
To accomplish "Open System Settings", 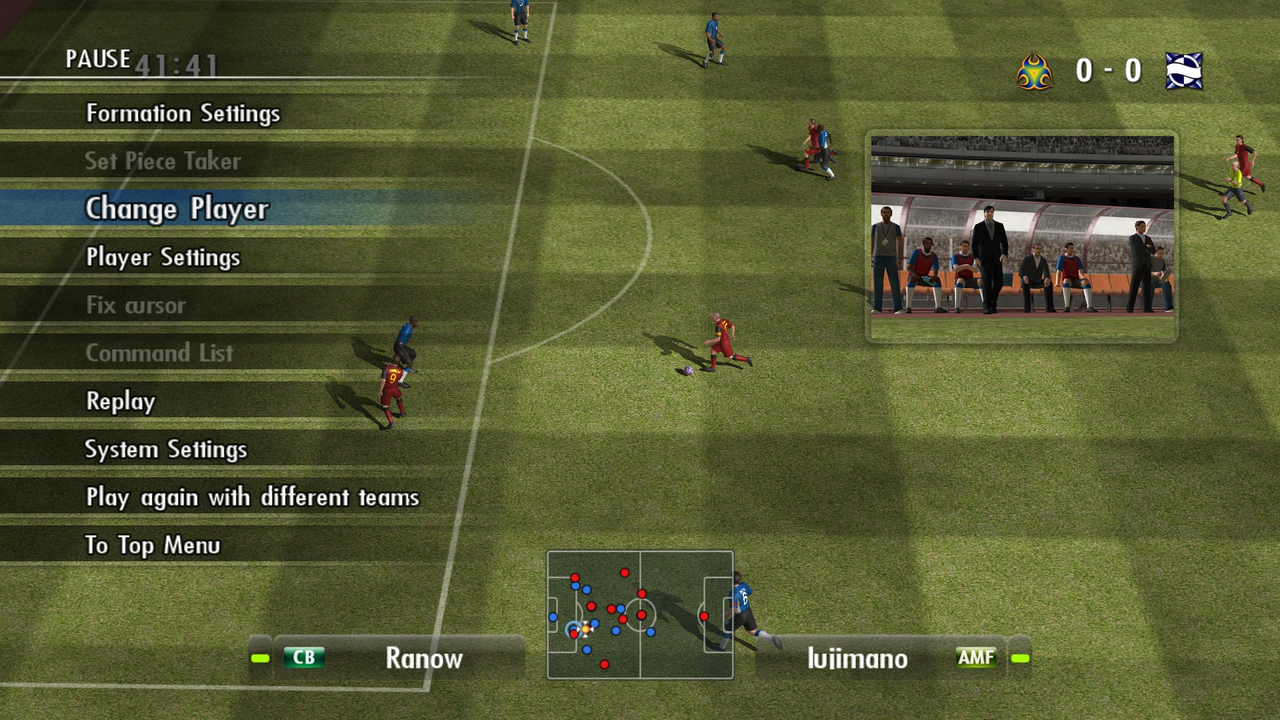I will pyautogui.click(x=166, y=449).
